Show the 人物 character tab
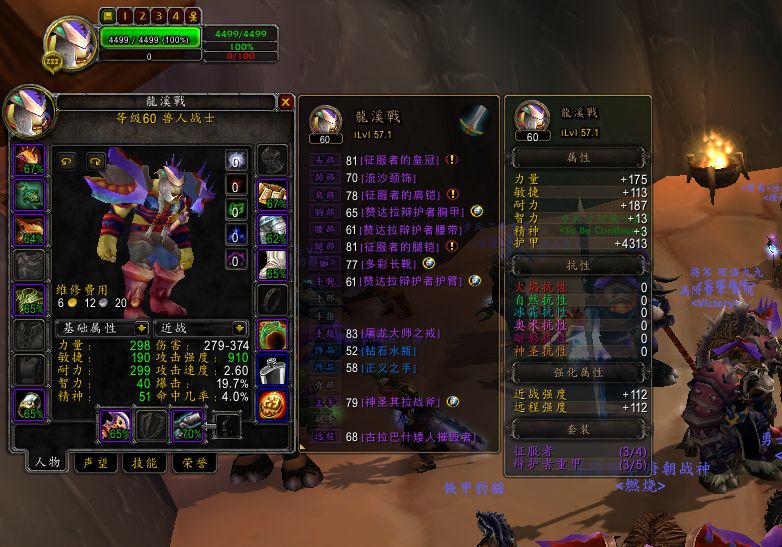This screenshot has height=547, width=782. (x=47, y=462)
